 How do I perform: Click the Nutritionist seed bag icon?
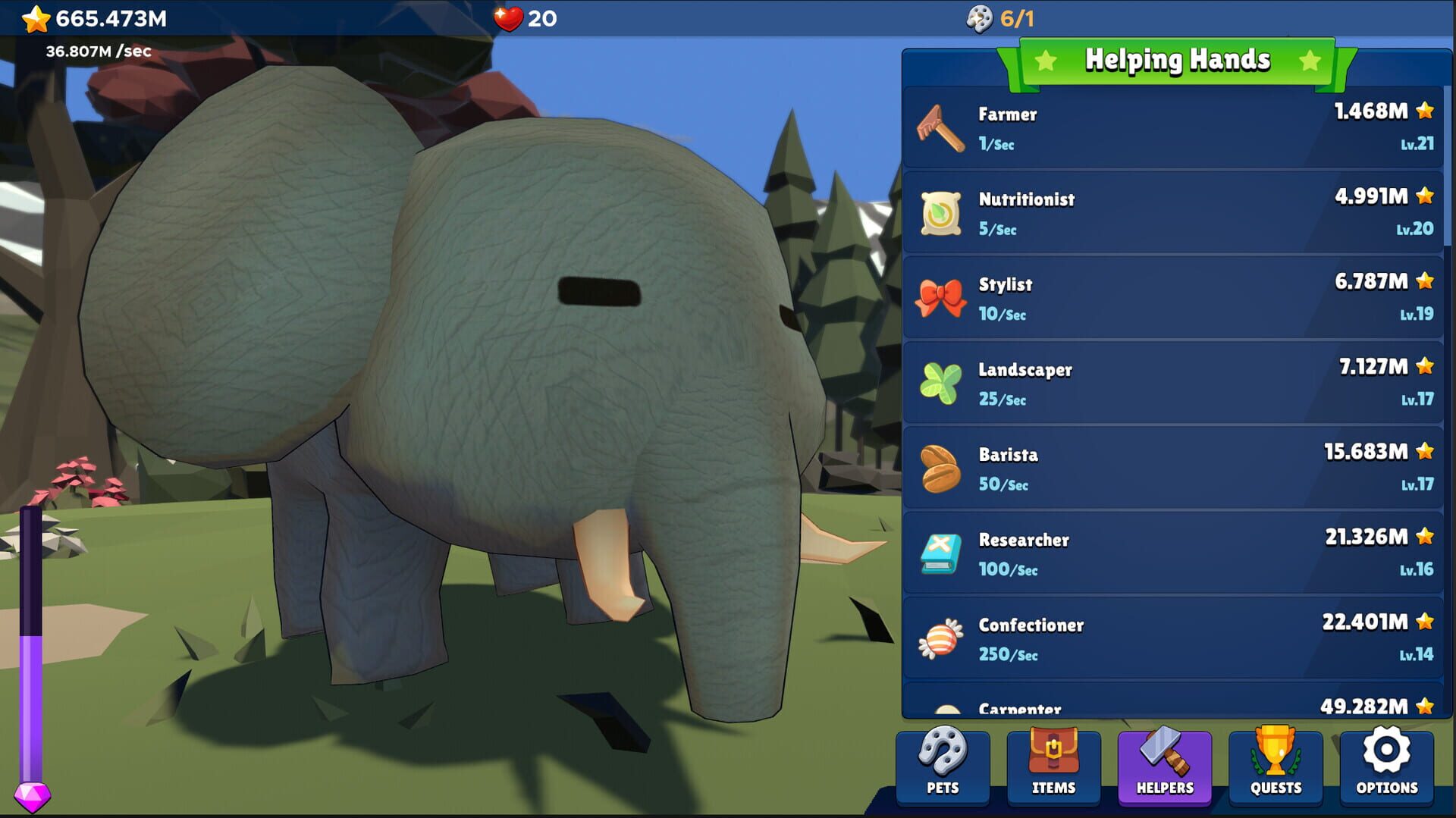pos(940,214)
